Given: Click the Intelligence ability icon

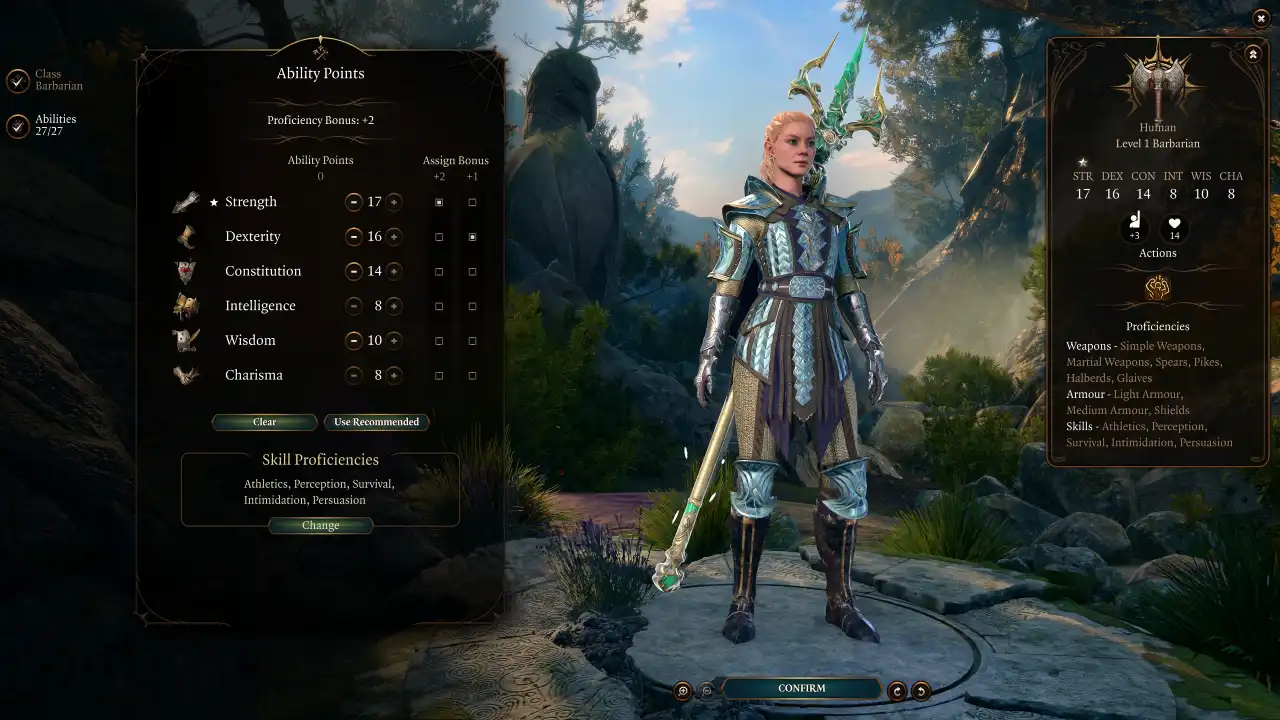Looking at the screenshot, I should (x=186, y=305).
